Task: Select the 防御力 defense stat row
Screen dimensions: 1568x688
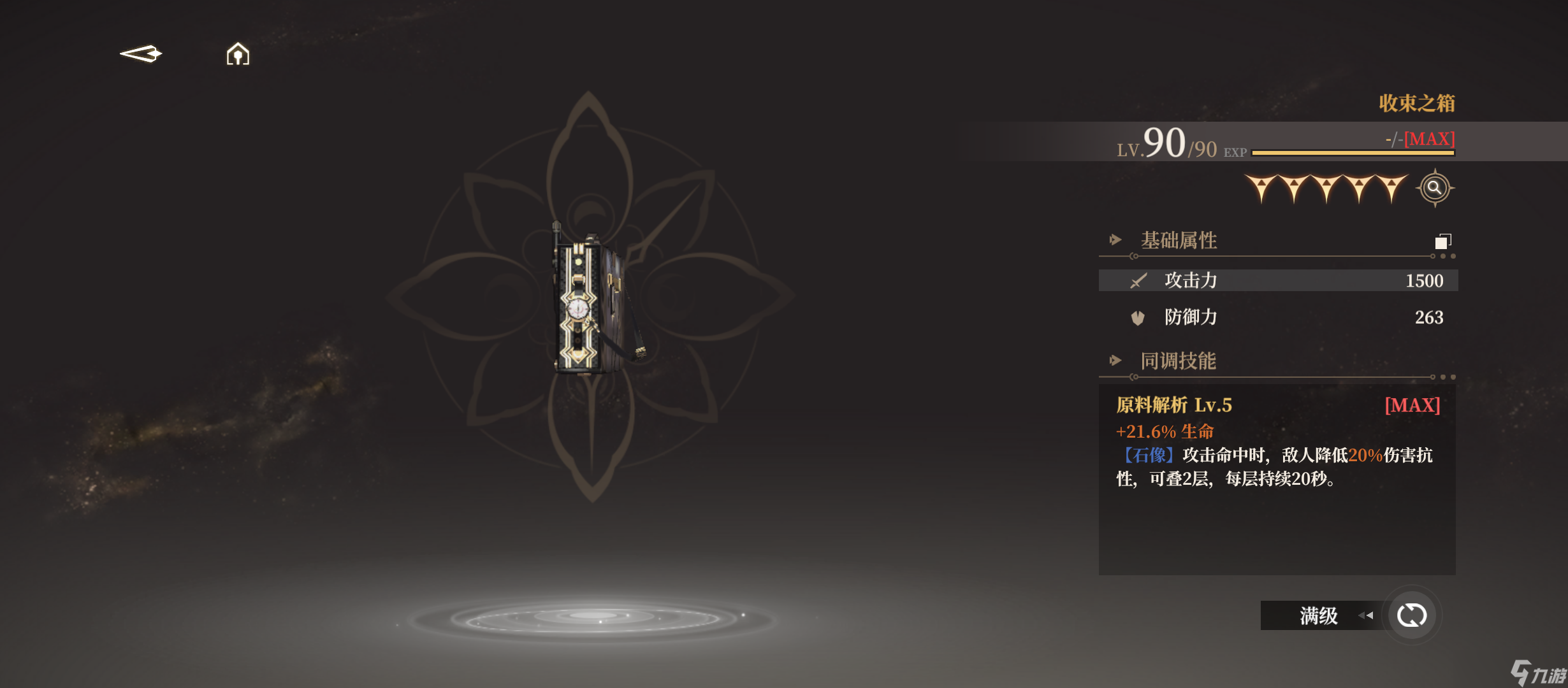Action: (x=1277, y=317)
